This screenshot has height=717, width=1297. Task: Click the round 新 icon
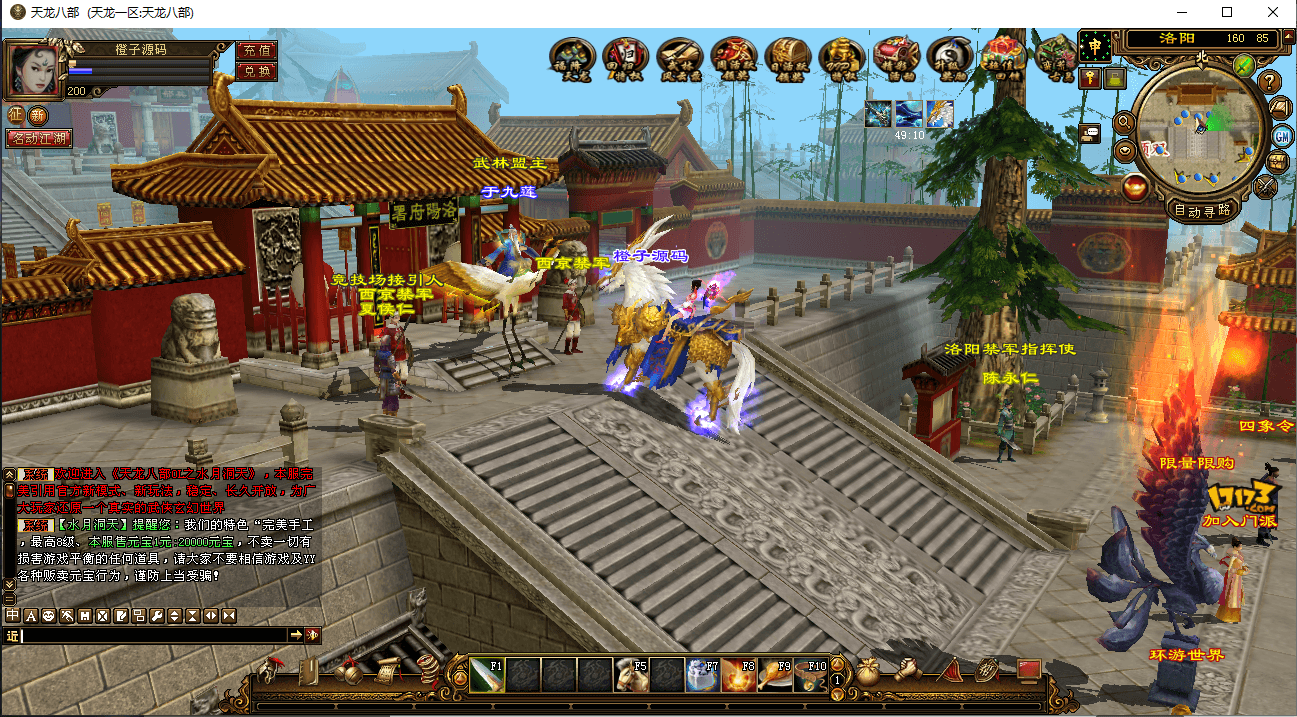(x=38, y=116)
